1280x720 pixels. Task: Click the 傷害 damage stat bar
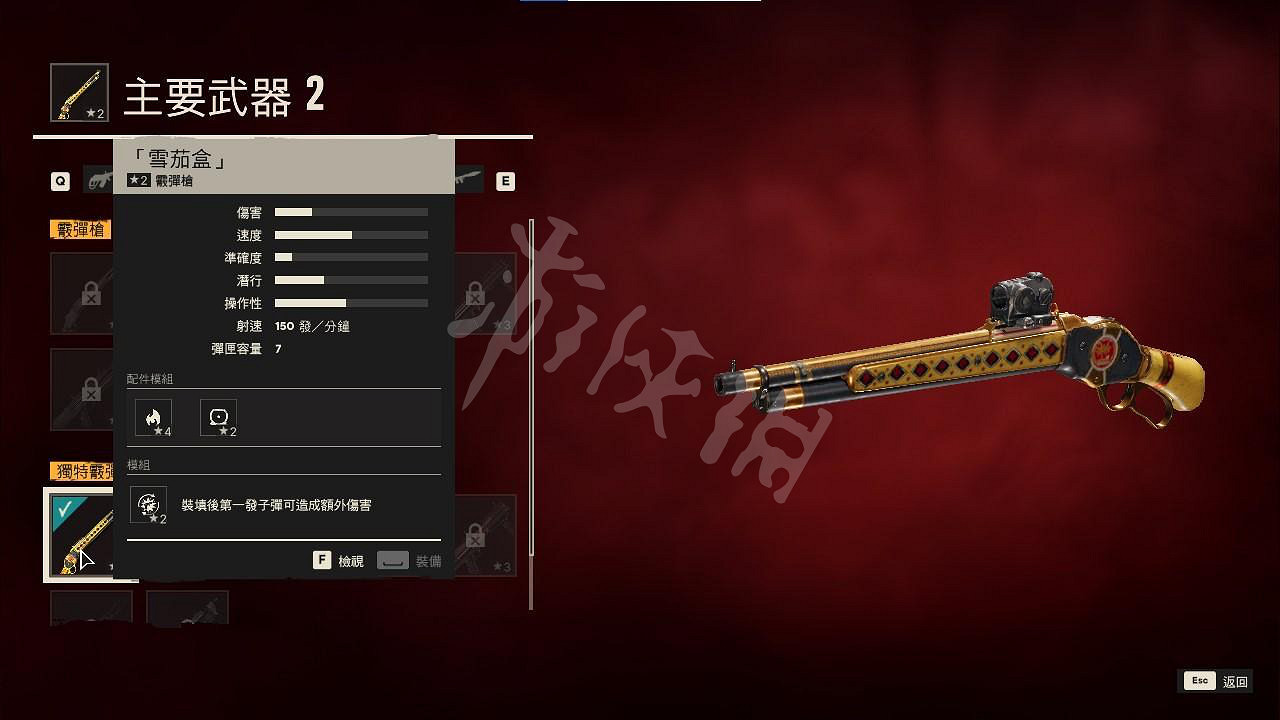tap(350, 211)
